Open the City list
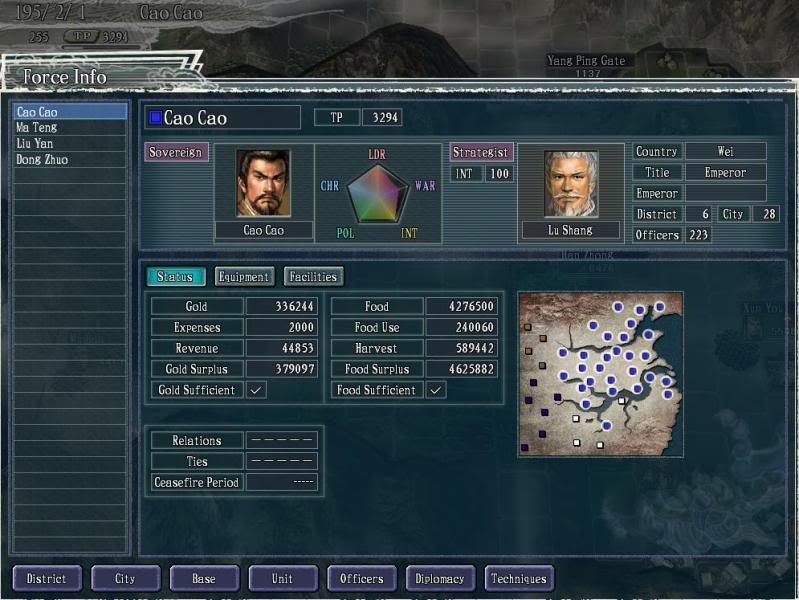 [x=125, y=579]
